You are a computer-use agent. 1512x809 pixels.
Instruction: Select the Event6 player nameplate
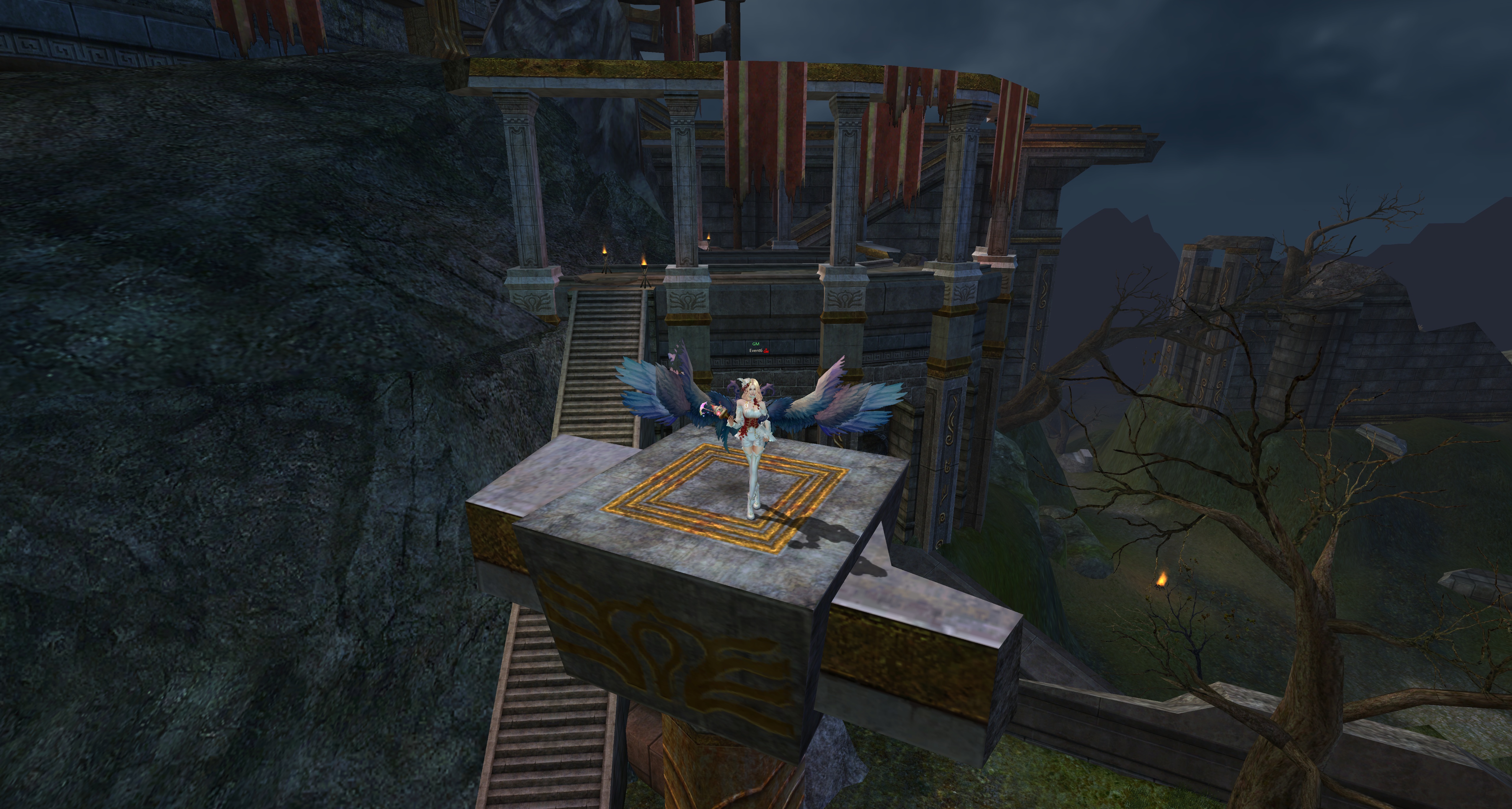point(757,350)
